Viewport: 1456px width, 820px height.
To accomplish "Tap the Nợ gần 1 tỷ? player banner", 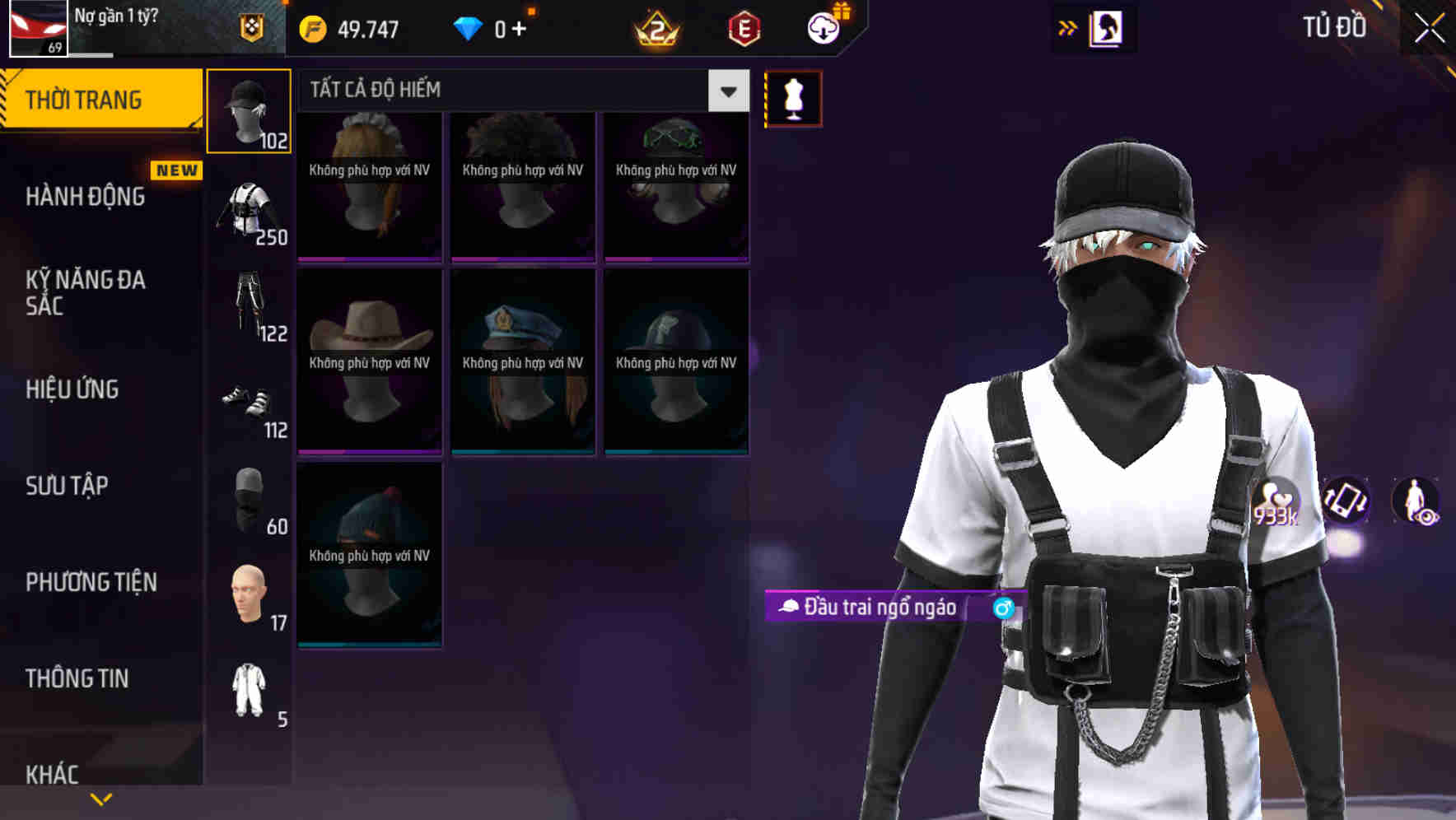I will tap(132, 25).
